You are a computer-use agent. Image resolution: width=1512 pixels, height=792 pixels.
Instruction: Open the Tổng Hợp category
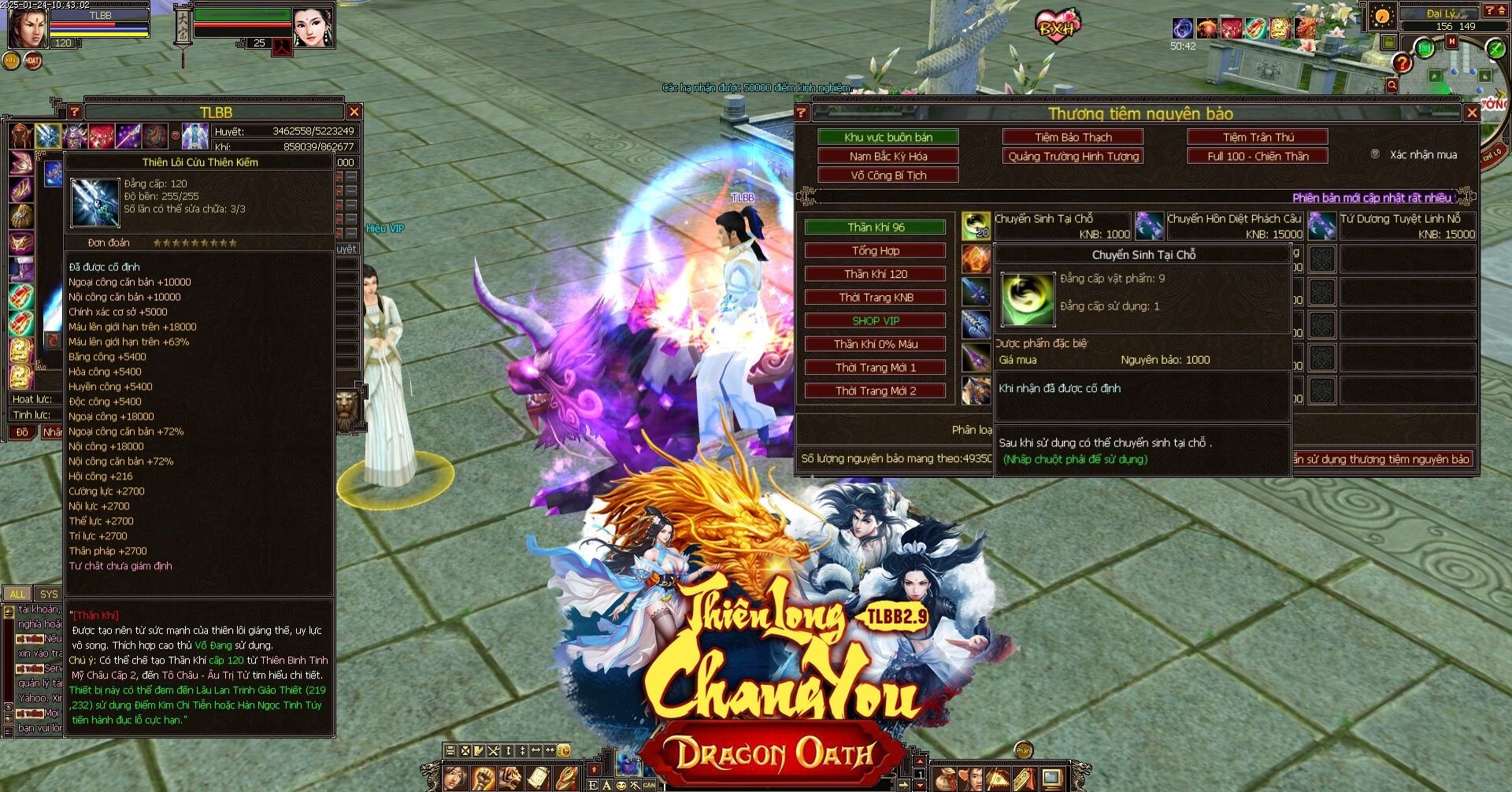pyautogui.click(x=876, y=250)
